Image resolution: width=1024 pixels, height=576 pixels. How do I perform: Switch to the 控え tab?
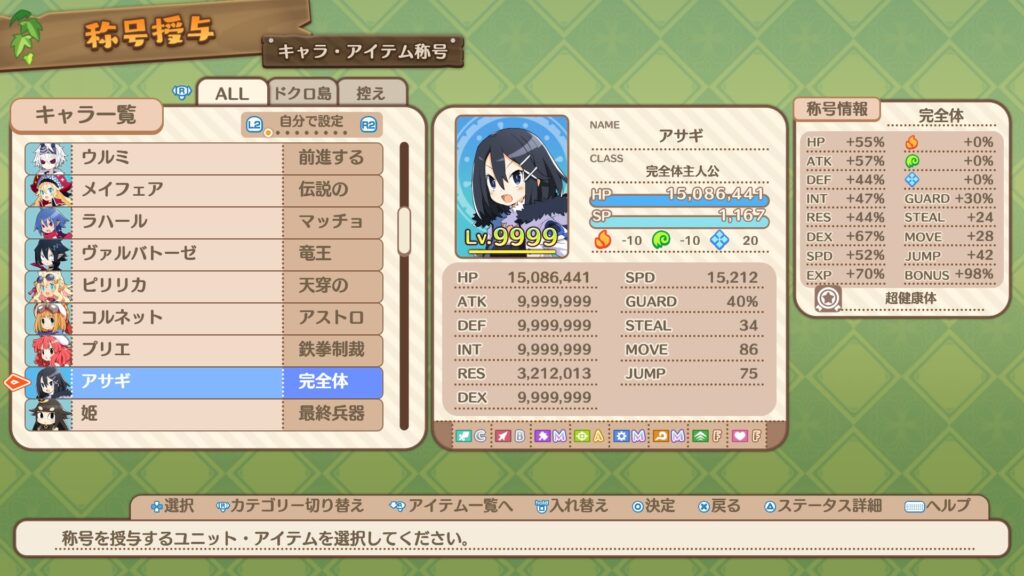pyautogui.click(x=371, y=93)
